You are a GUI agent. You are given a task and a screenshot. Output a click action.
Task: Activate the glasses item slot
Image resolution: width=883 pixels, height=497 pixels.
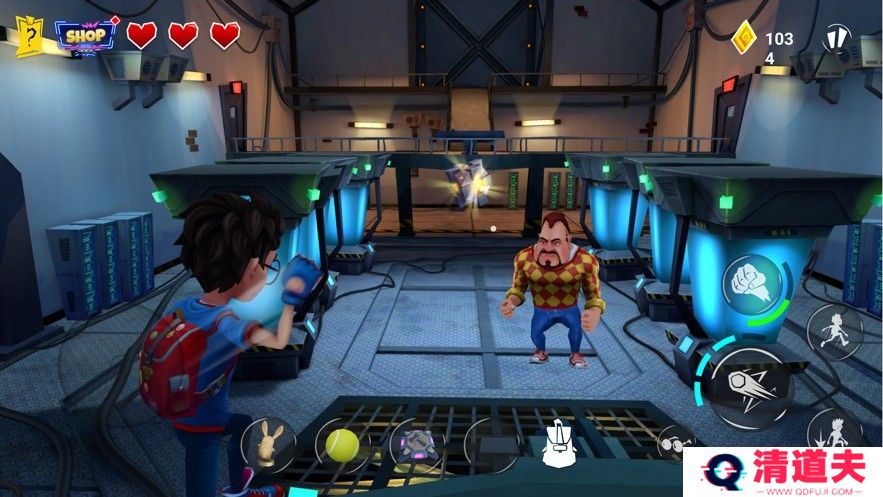coord(674,441)
